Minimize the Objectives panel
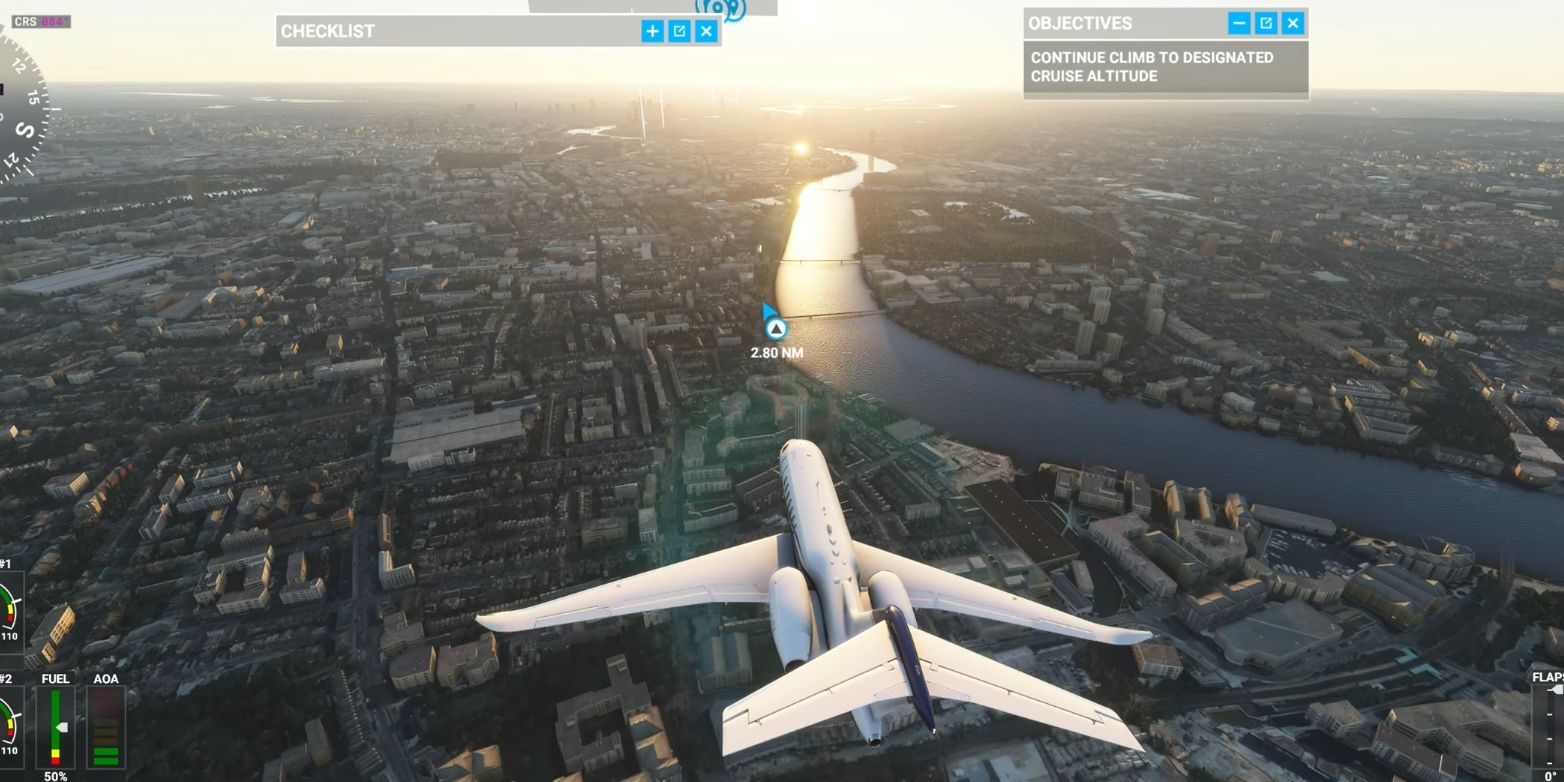1564x782 pixels. [x=1239, y=23]
